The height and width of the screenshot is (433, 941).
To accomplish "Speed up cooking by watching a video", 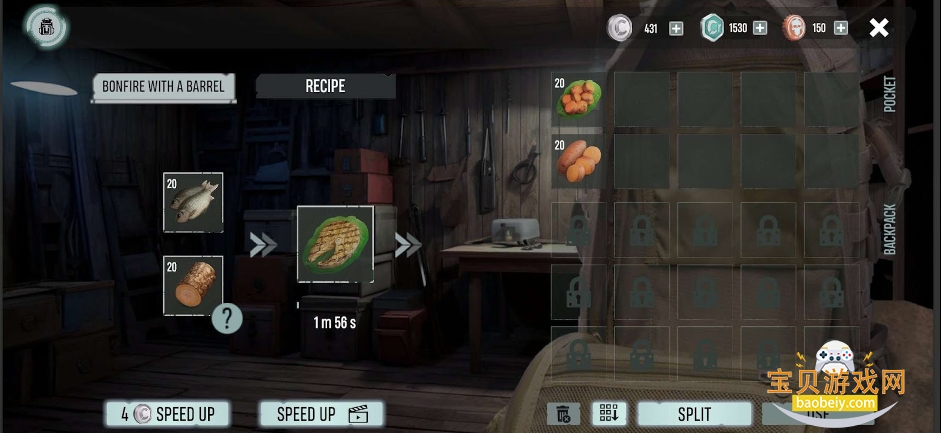I will click(321, 413).
